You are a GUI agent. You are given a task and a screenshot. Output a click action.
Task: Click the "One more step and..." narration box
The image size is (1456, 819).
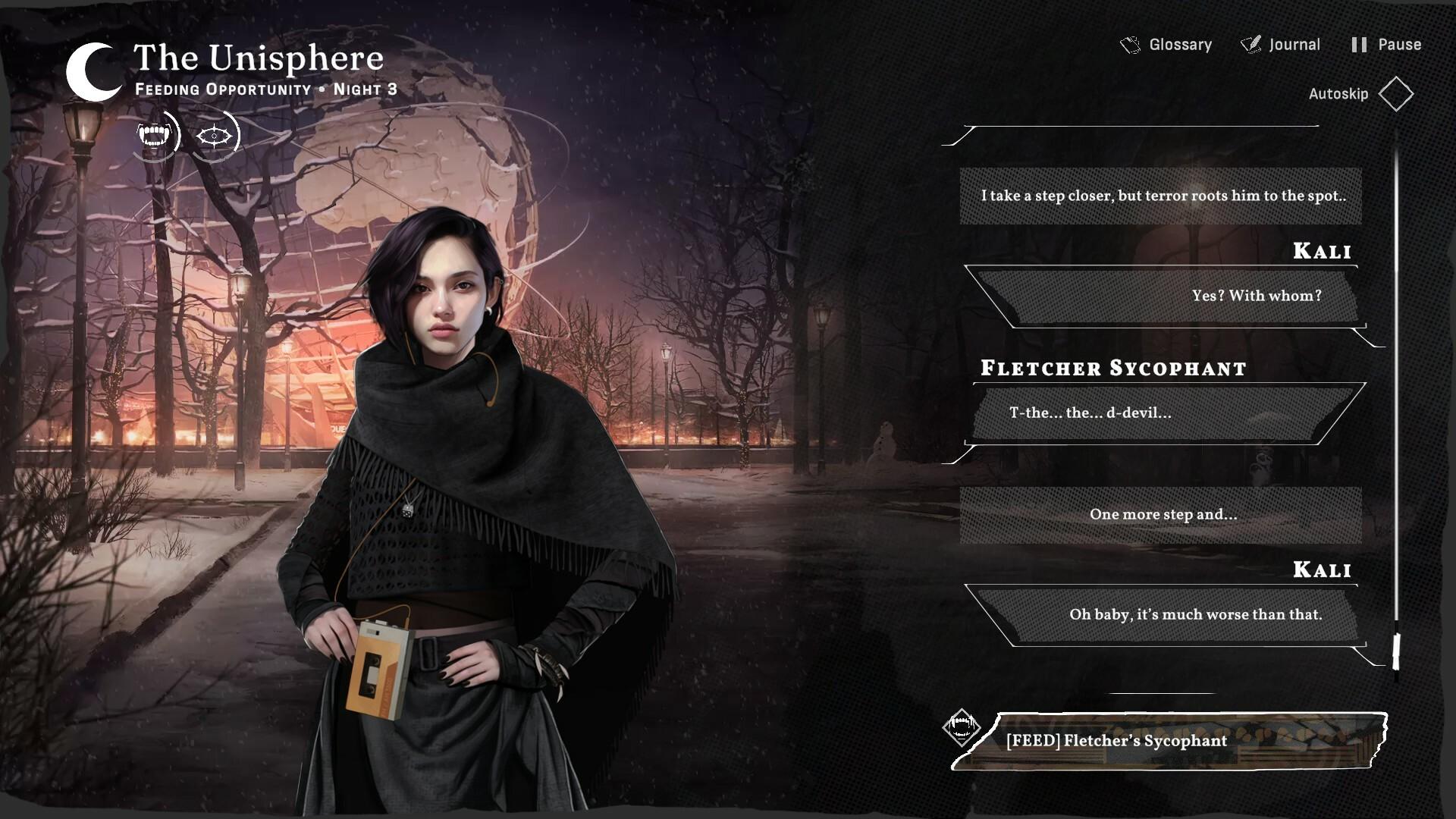coord(1163,514)
